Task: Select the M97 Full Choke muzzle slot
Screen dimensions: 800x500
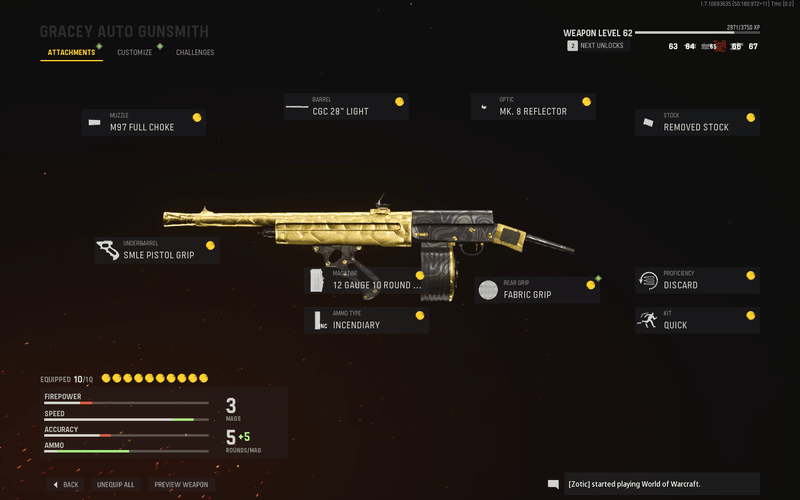Action: tap(143, 123)
